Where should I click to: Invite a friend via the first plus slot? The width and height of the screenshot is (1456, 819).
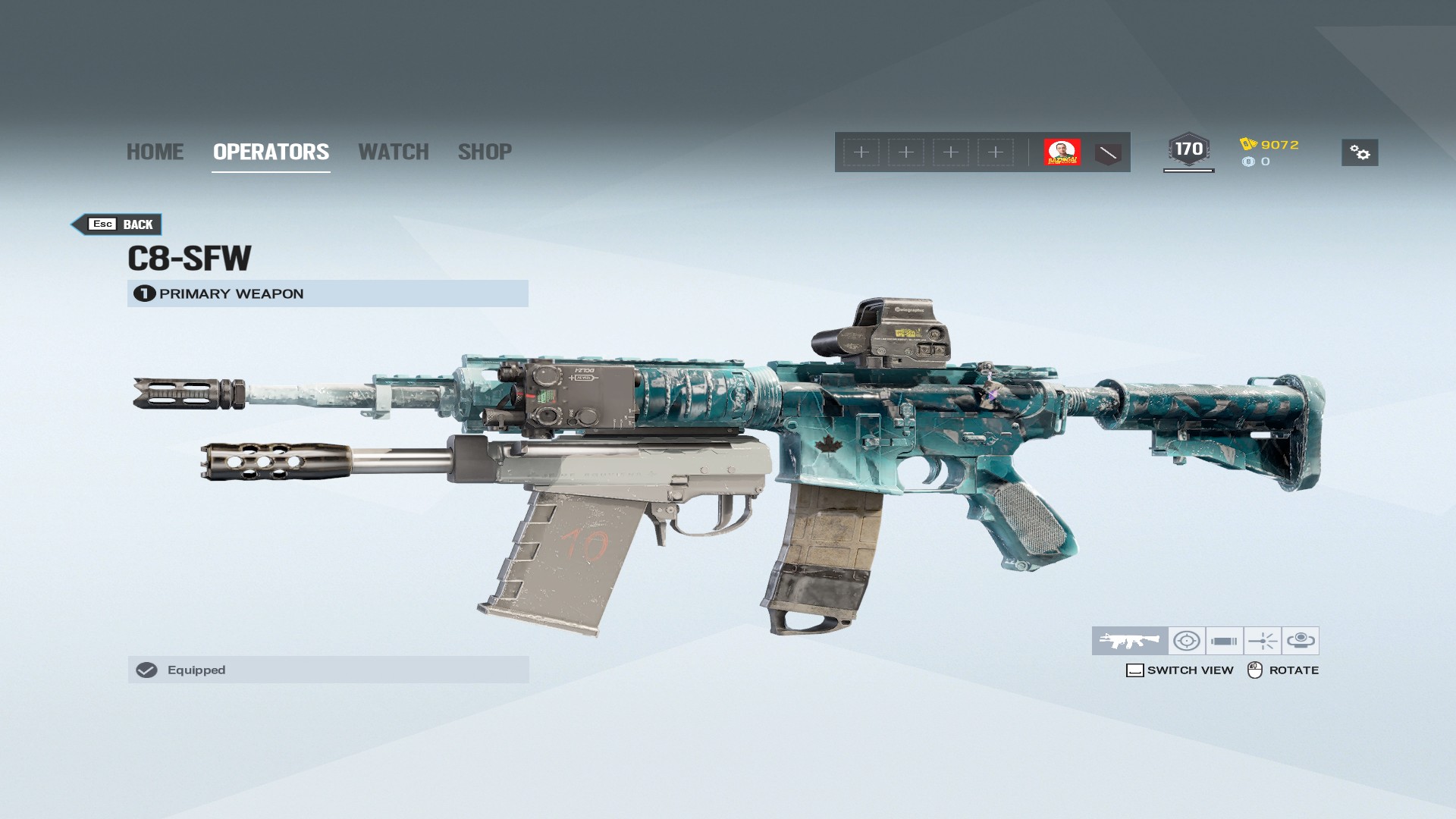861,152
